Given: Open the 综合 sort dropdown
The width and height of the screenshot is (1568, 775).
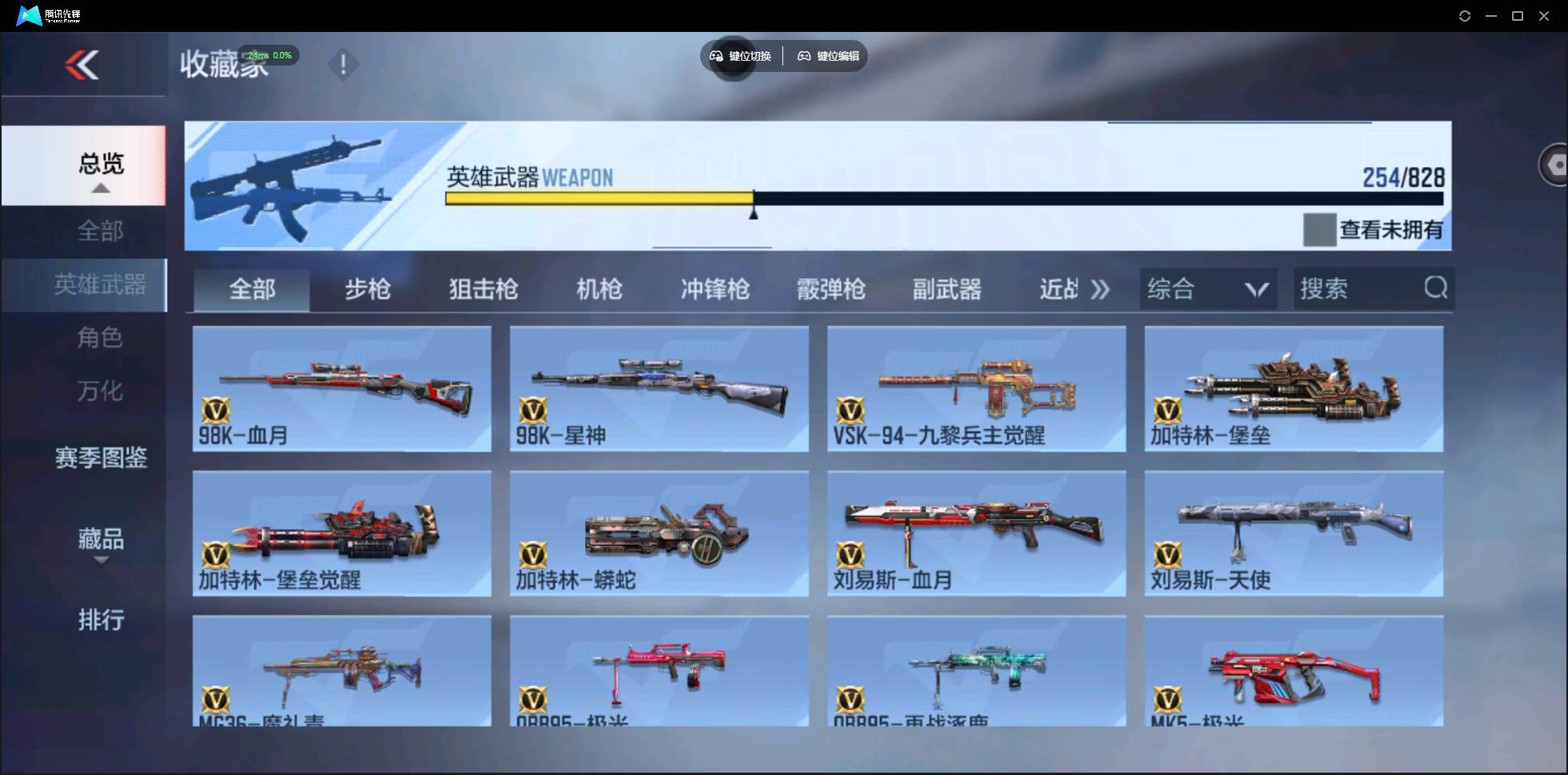Looking at the screenshot, I should [x=1208, y=288].
